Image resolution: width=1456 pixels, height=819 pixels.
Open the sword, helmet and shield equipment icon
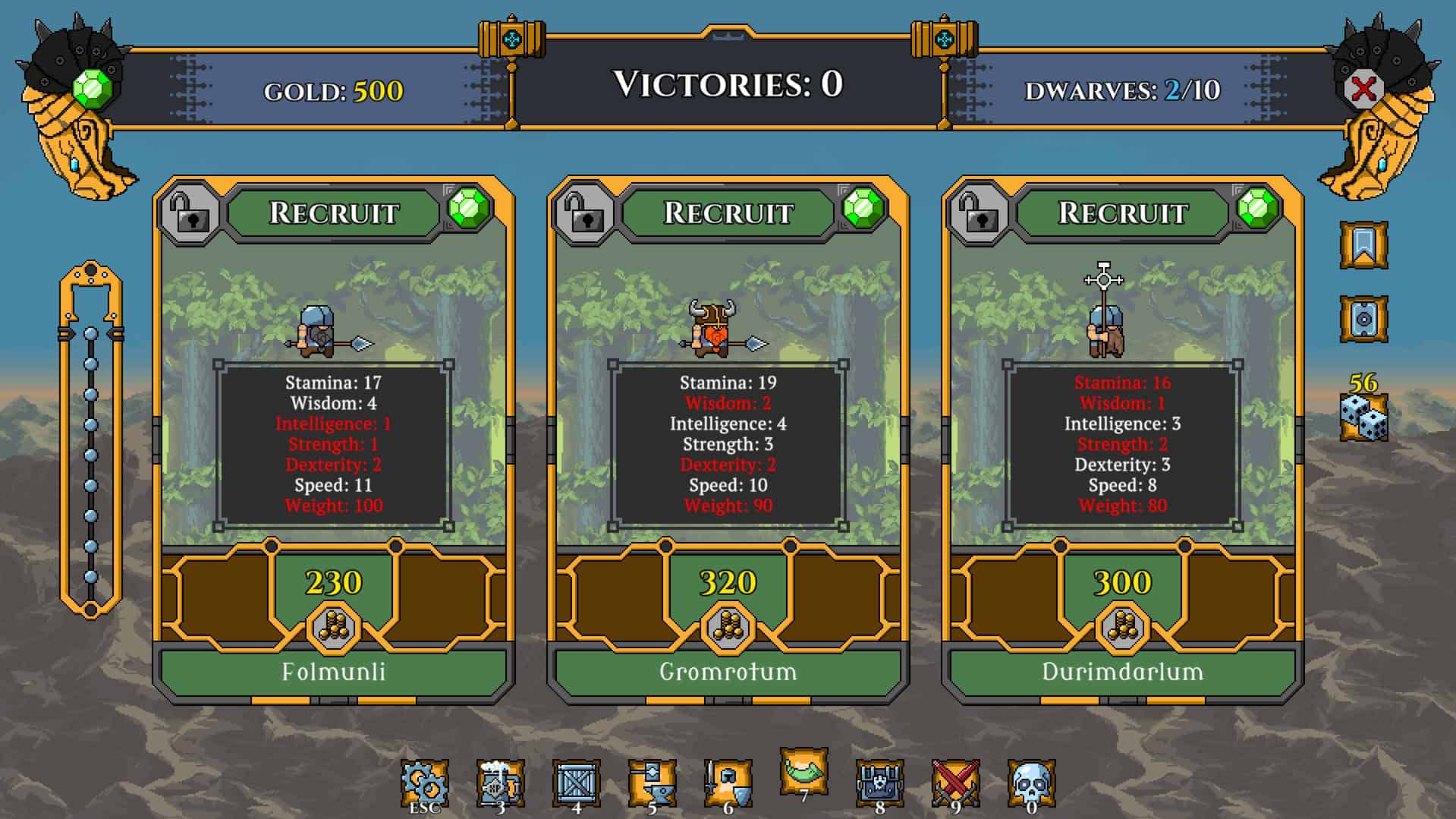click(x=728, y=783)
